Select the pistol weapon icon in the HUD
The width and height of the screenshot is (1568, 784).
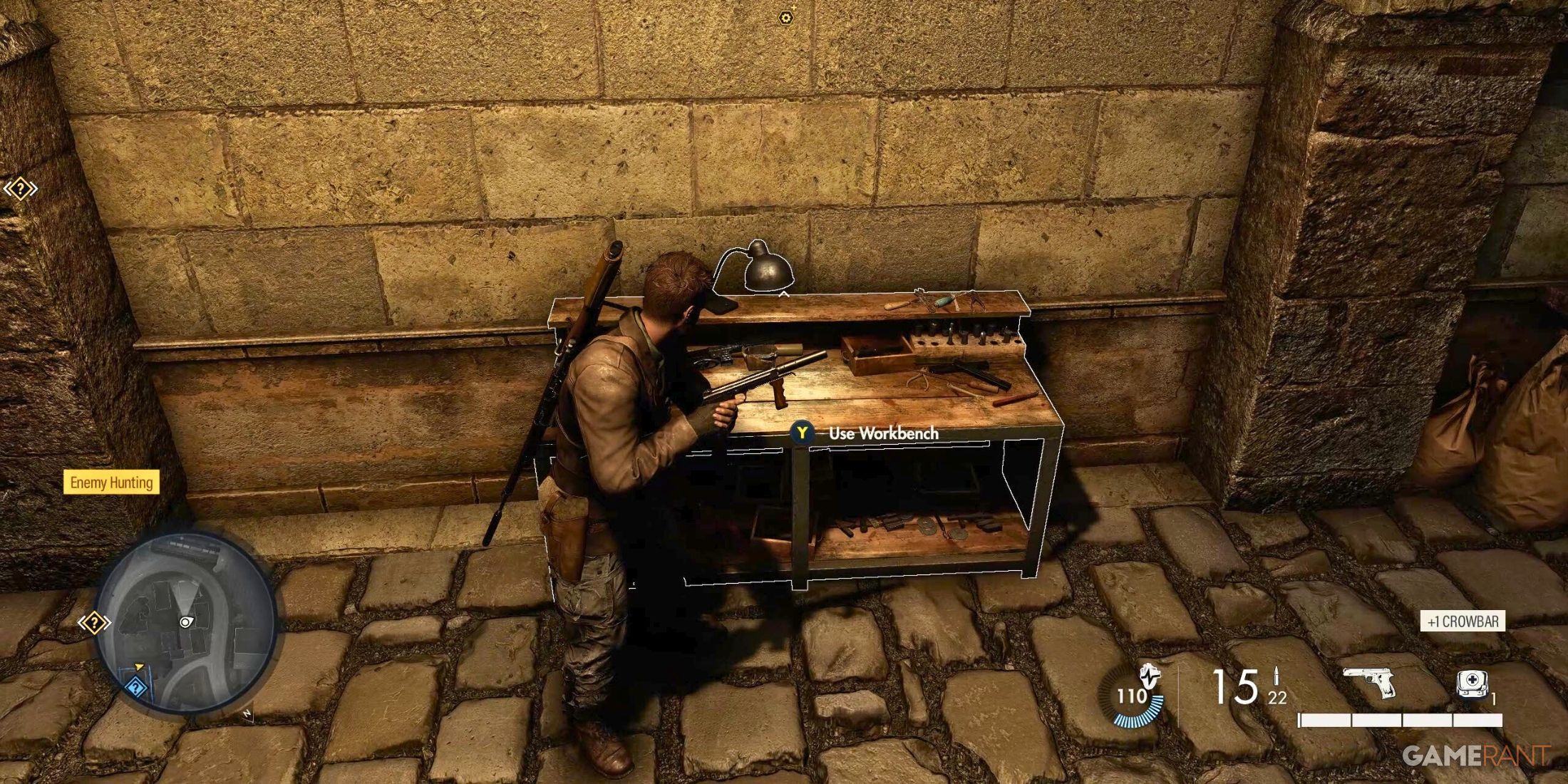point(1371,681)
